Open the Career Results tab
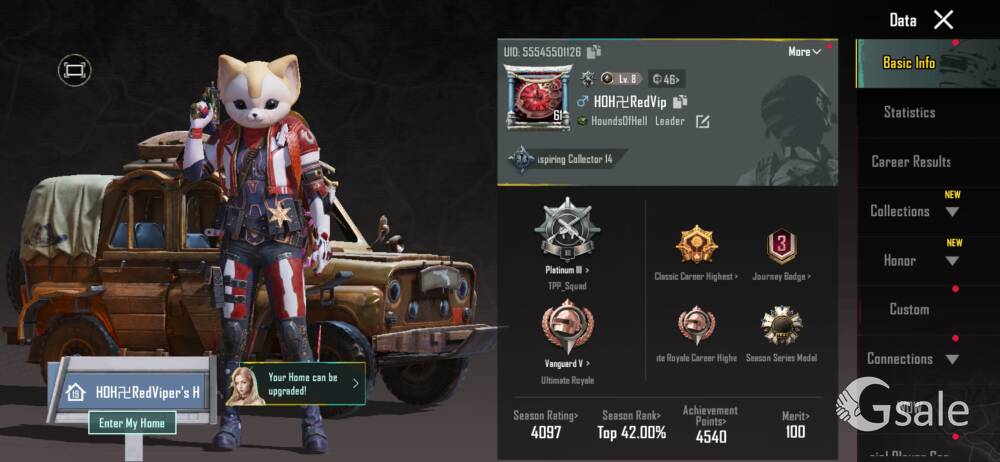1000x462 pixels. (x=910, y=162)
